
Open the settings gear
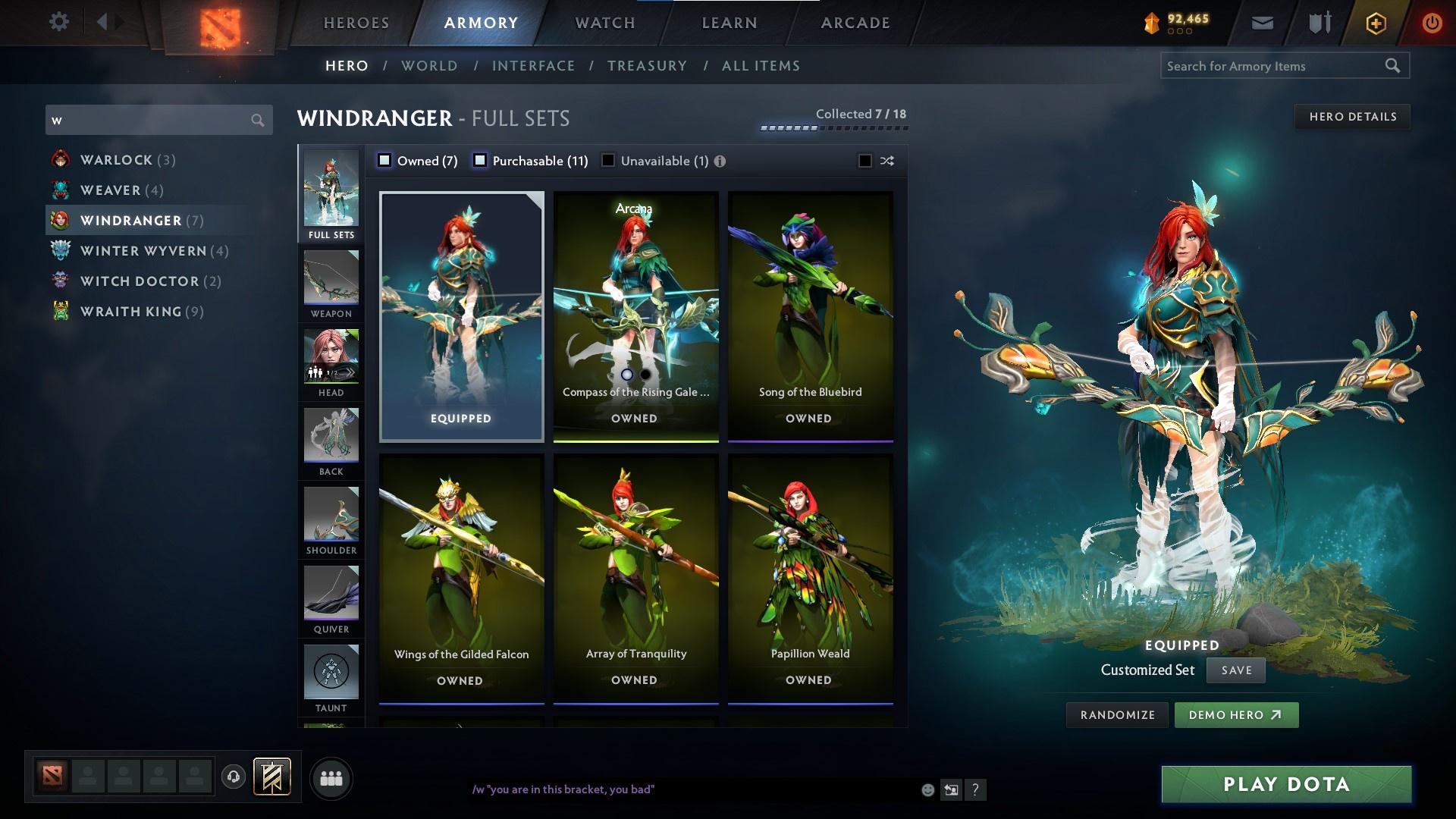pos(59,22)
